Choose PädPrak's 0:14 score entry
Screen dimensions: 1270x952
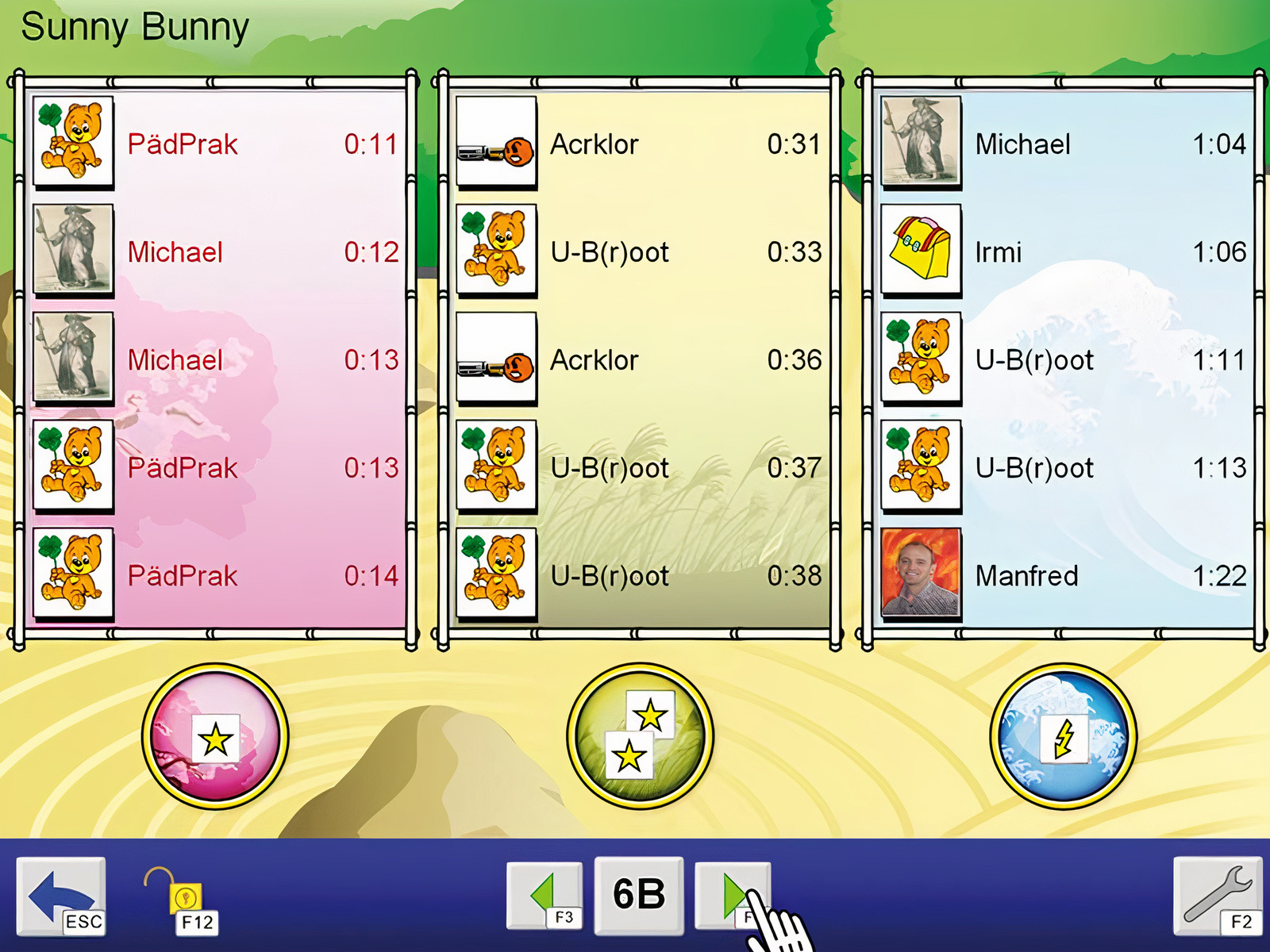[x=262, y=576]
